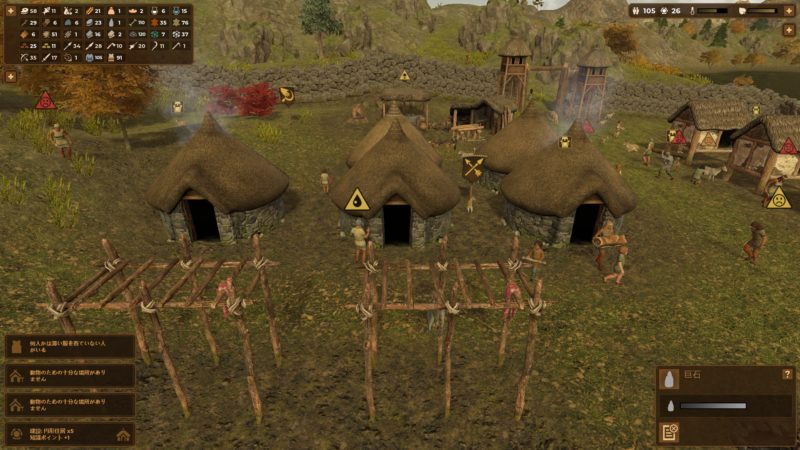This screenshot has width=800, height=450.
Task: Open the roundhouse knowledge point notification
Action: 69,433
